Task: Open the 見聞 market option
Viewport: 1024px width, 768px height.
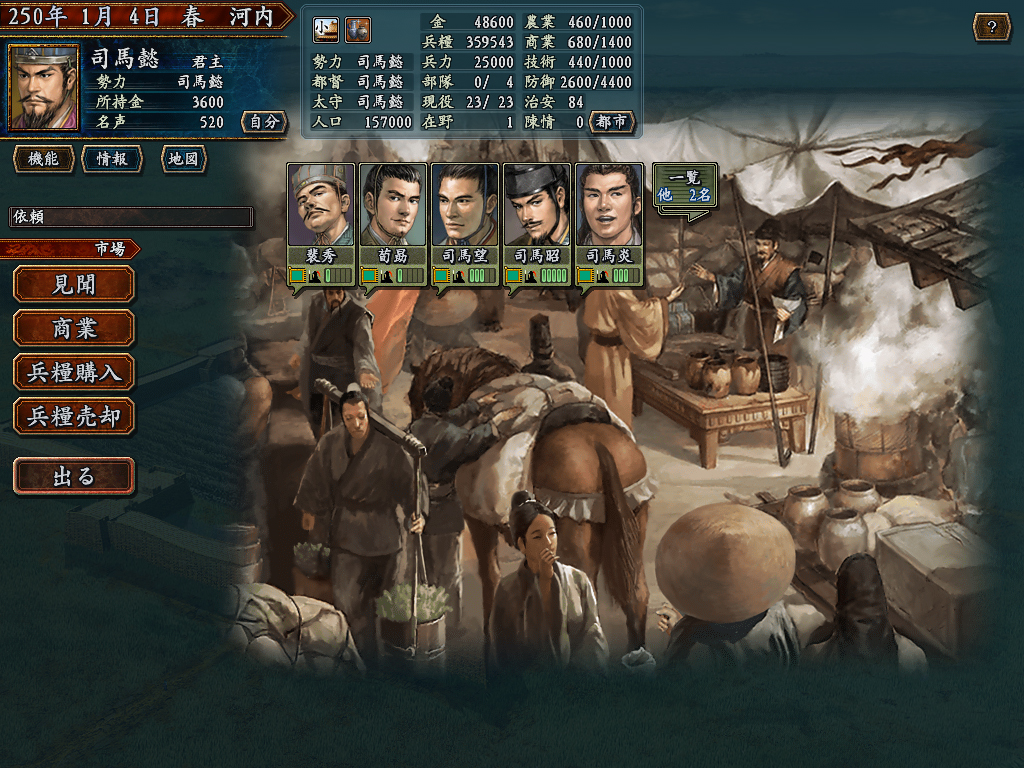Action: (74, 284)
